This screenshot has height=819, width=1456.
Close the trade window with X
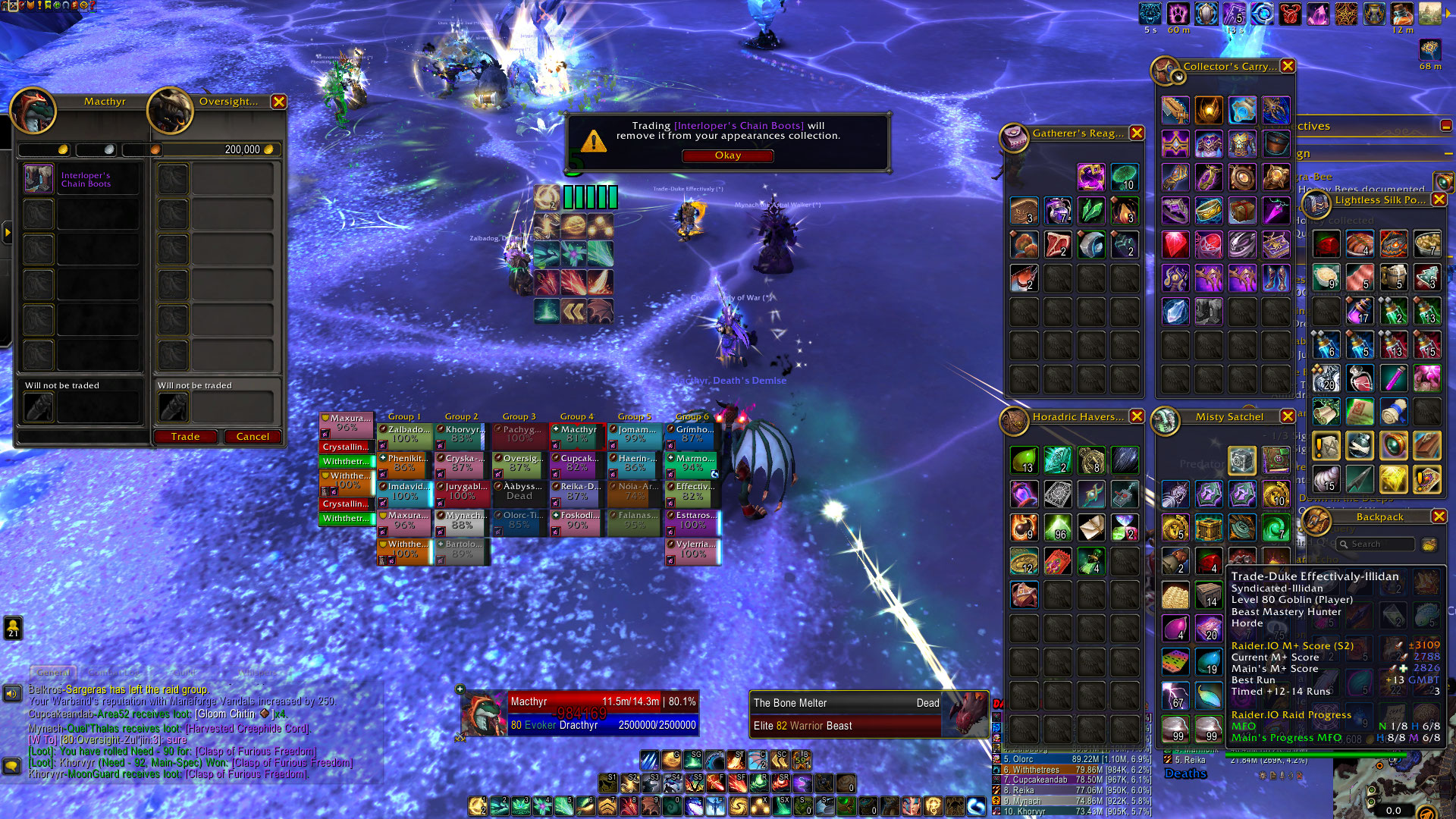coord(279,102)
